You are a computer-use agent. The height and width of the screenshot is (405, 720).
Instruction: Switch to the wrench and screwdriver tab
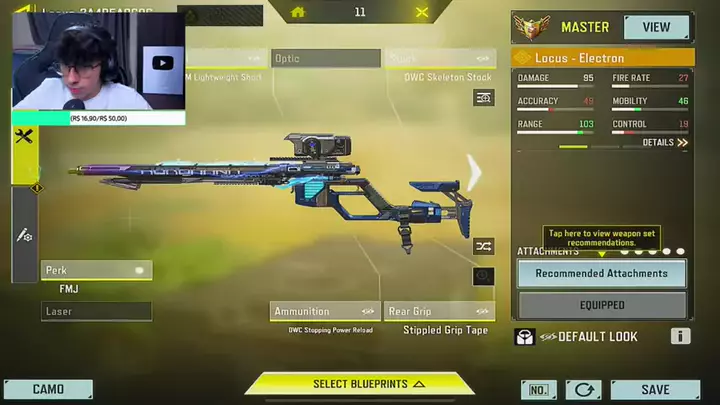pyautogui.click(x=25, y=138)
